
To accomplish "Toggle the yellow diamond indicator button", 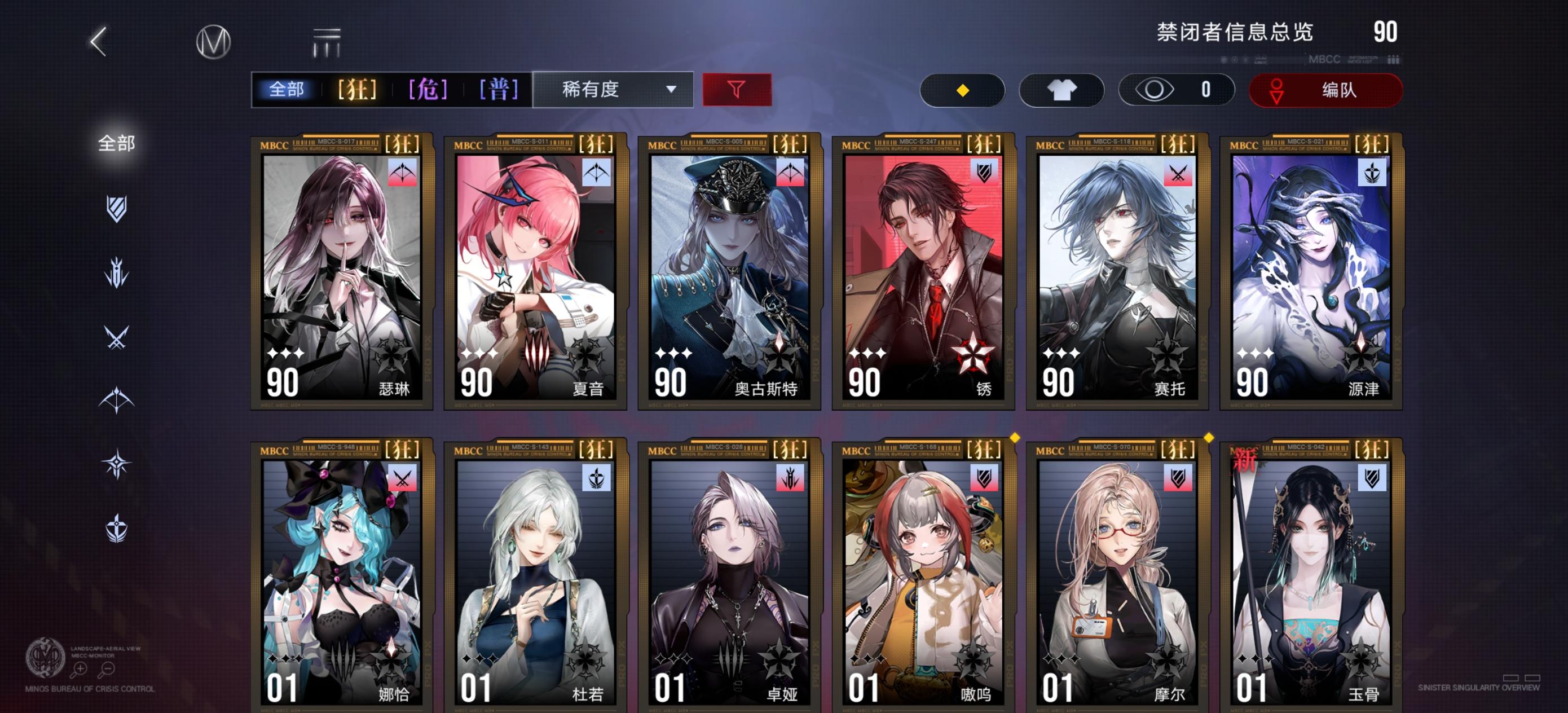I will coord(962,90).
